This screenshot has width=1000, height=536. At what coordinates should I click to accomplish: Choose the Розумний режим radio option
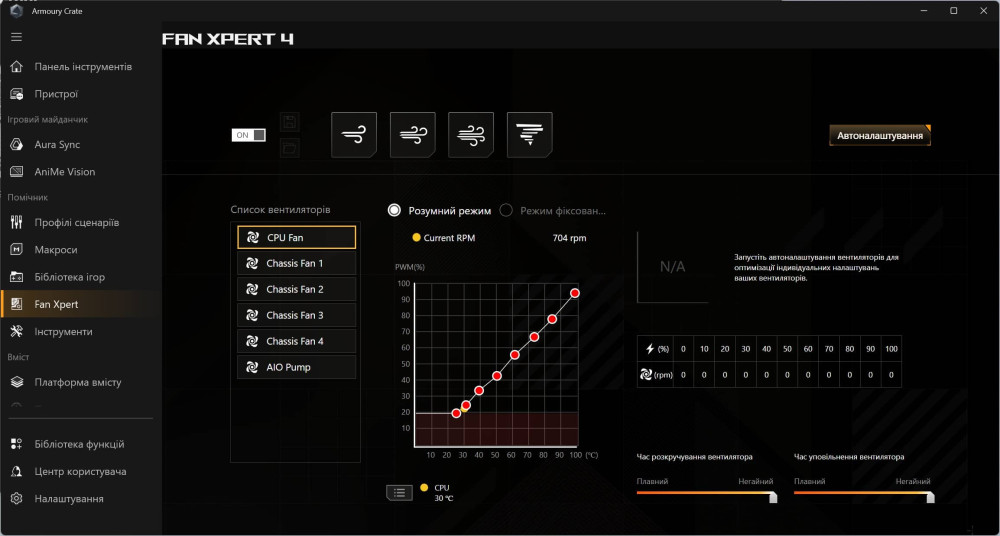395,211
